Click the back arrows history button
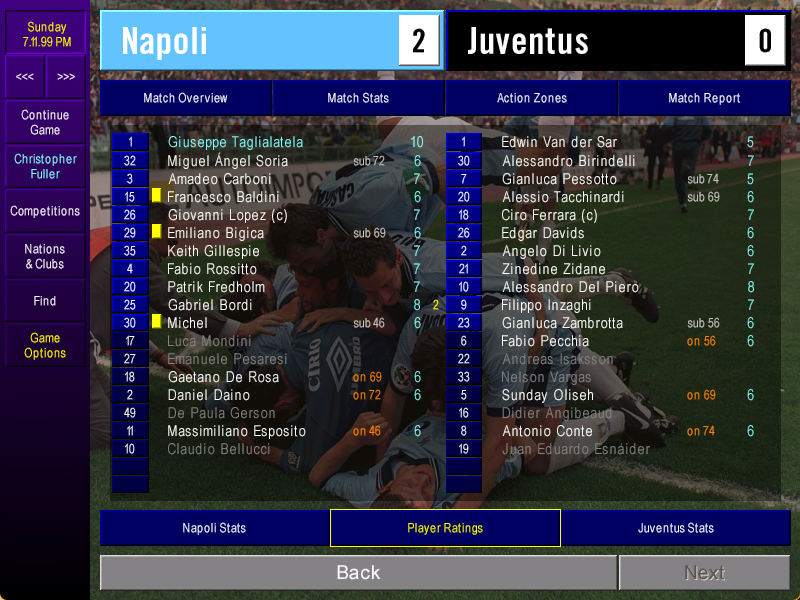The width and height of the screenshot is (800, 600). coord(25,76)
